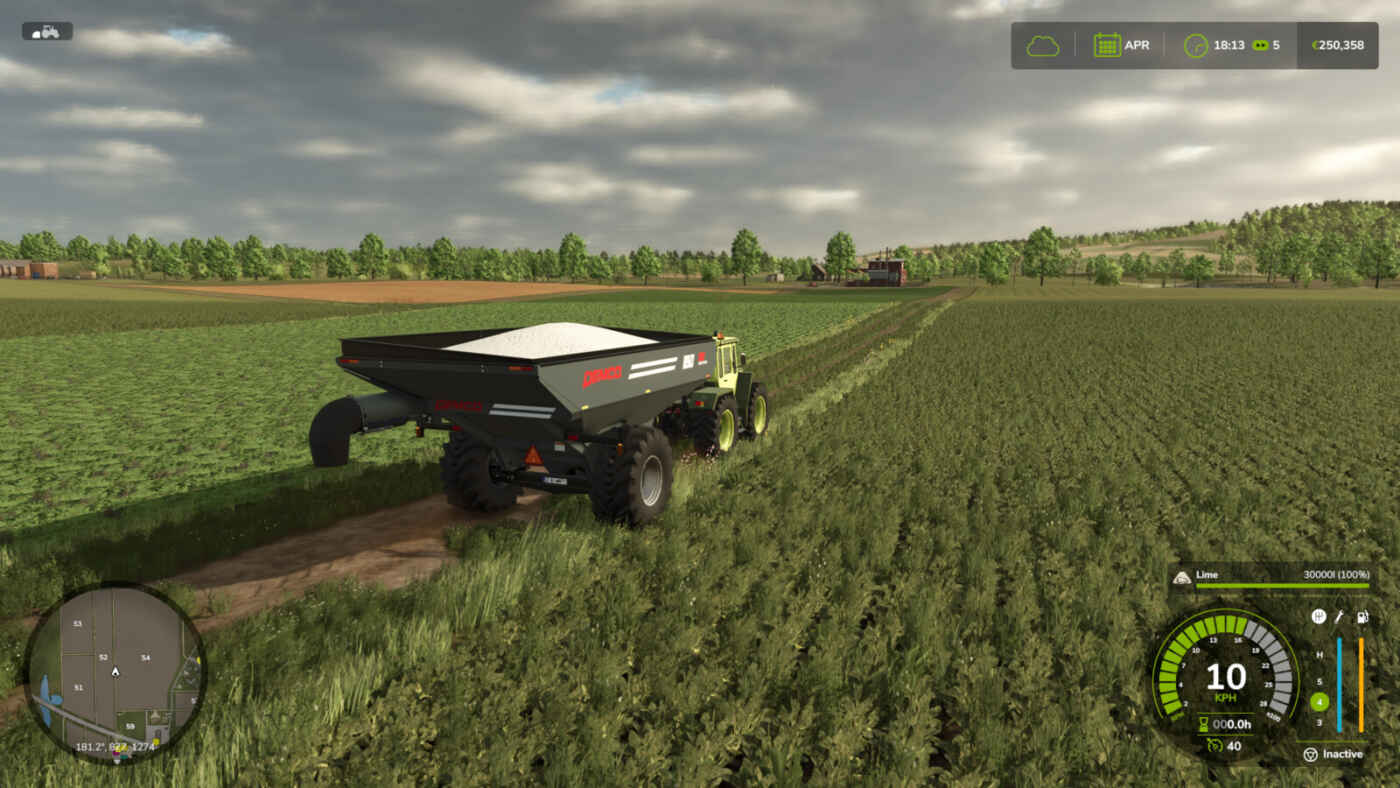Screen dimensions: 1400x788
Task: Select the highlighted gear 4 indicator
Action: tap(1319, 702)
